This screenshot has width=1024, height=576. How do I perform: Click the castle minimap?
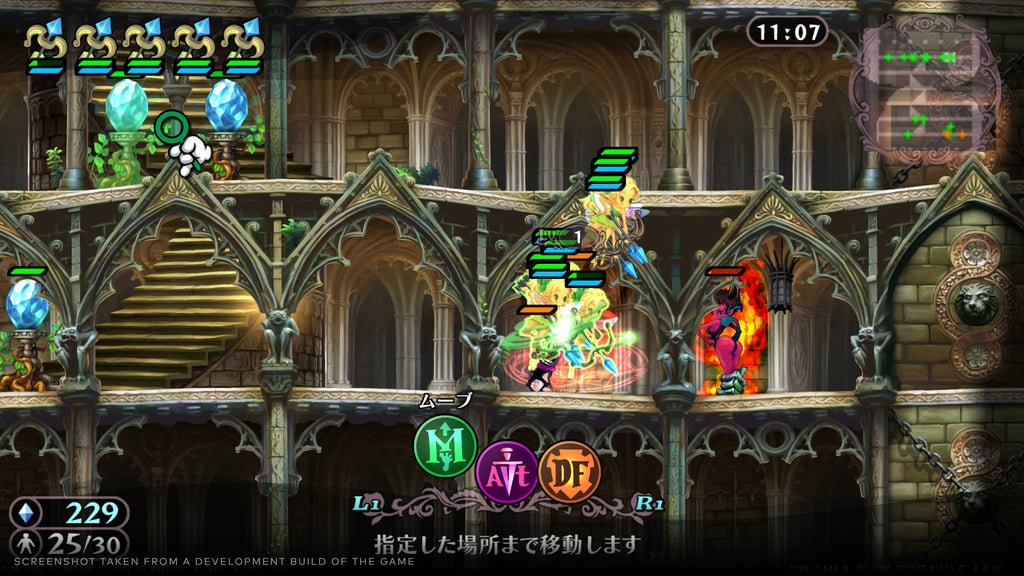(x=922, y=90)
